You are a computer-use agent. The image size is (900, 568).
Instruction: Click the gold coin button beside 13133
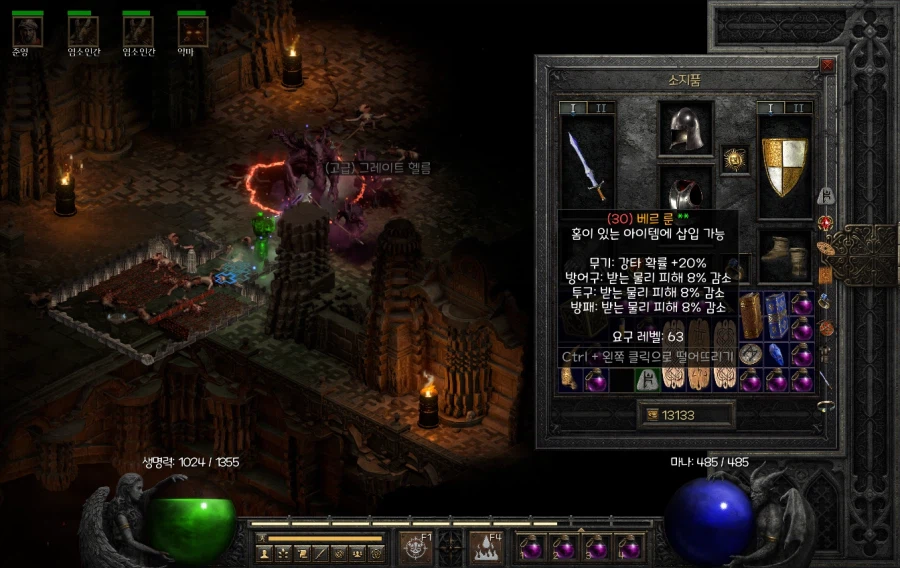coord(653,414)
